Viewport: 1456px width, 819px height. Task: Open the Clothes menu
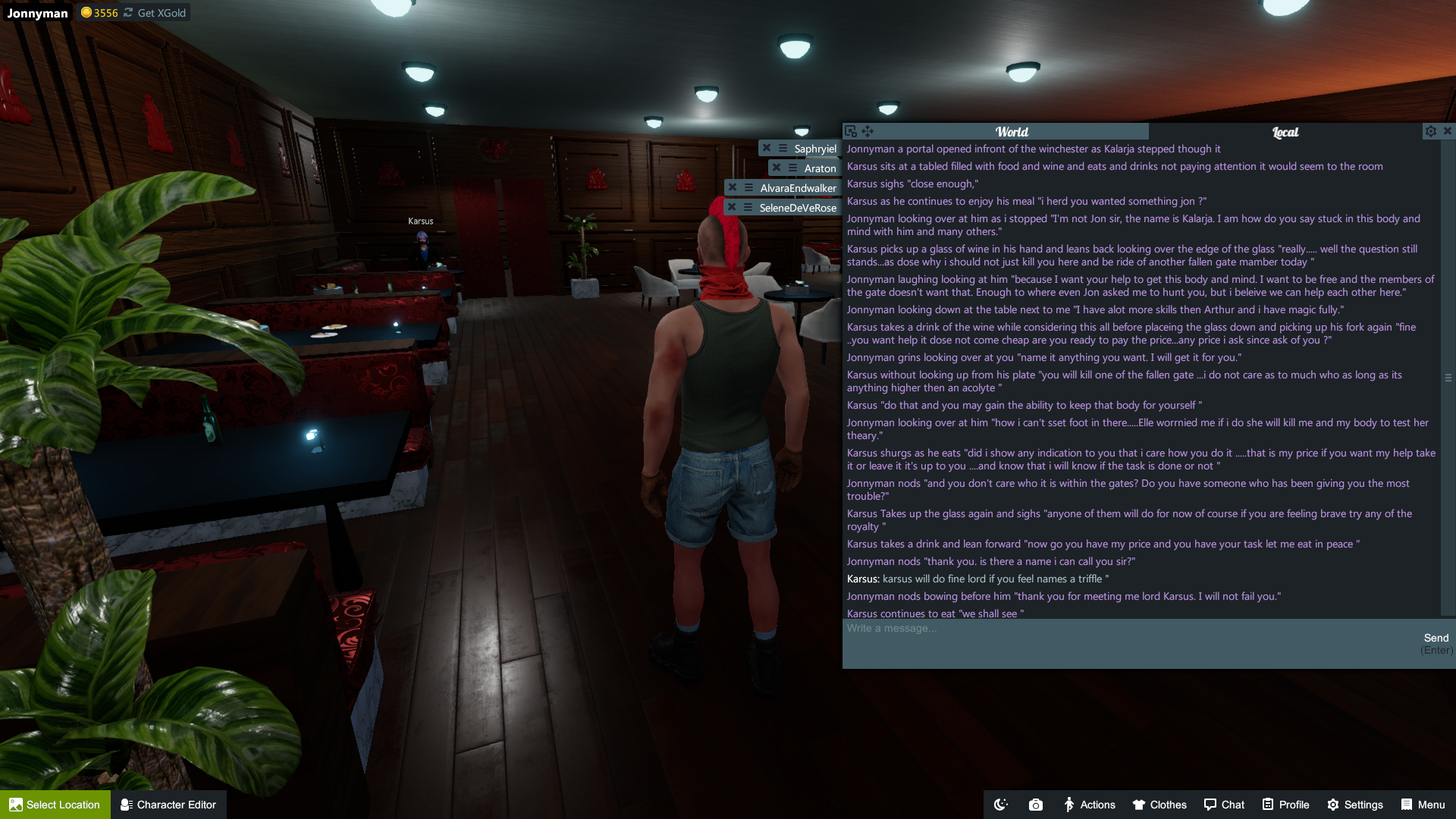click(1159, 805)
